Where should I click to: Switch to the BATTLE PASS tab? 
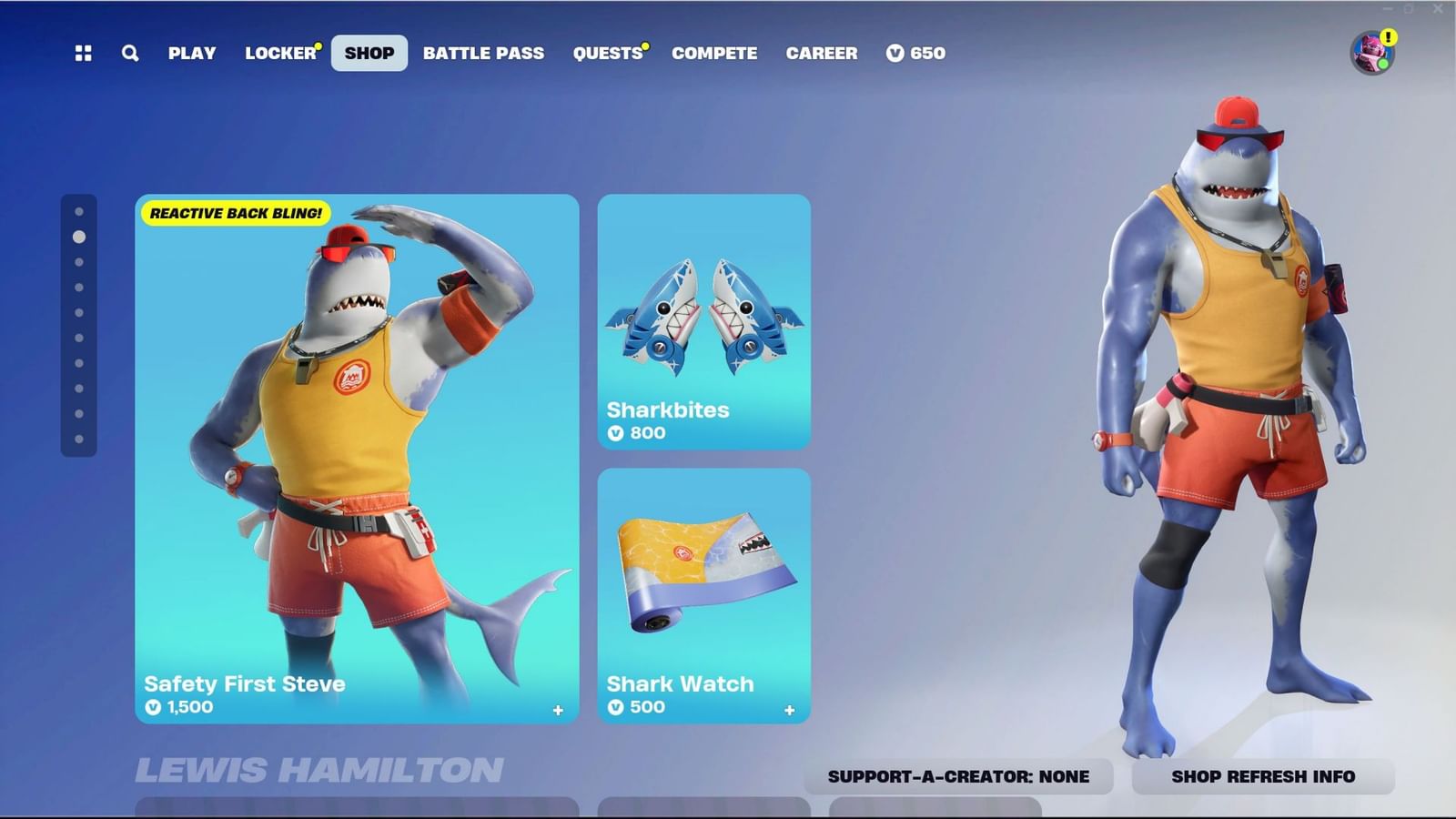484,54
